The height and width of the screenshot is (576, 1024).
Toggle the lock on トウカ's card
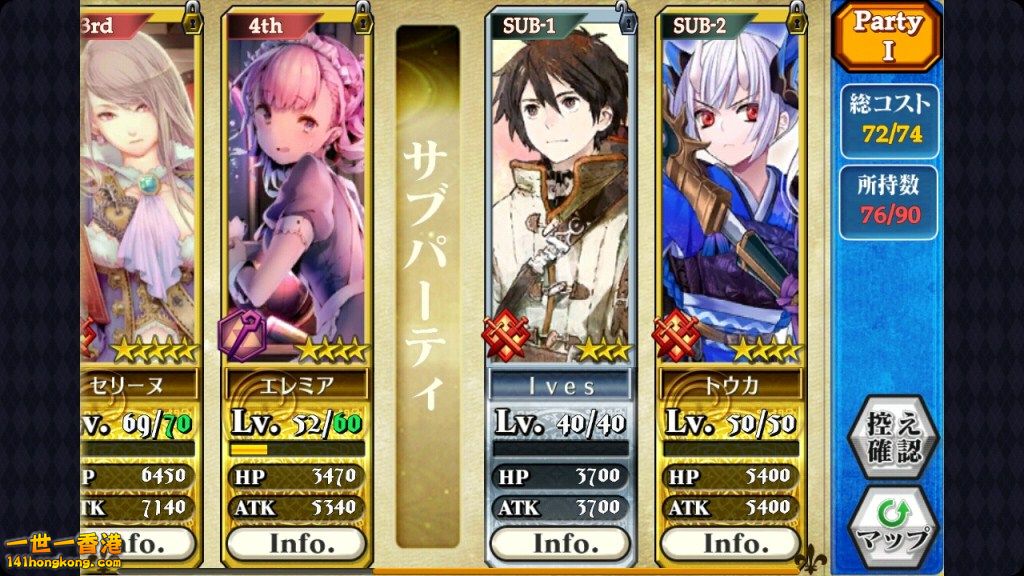point(796,15)
